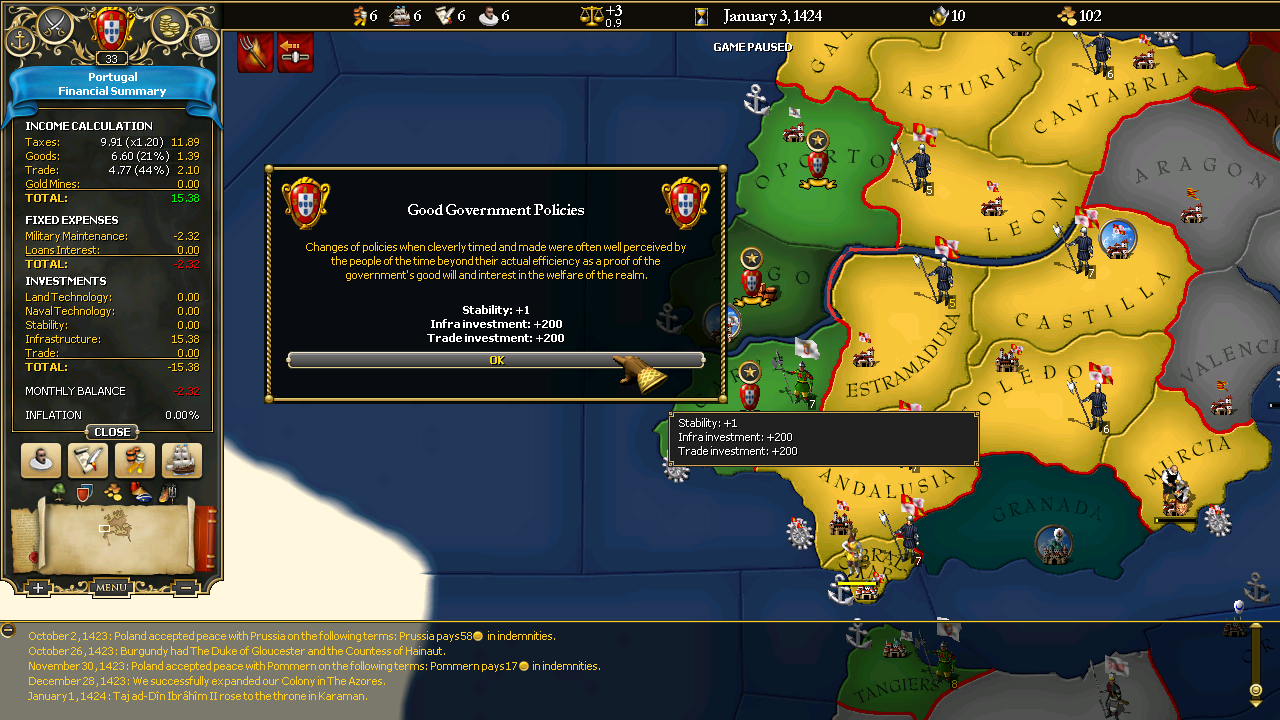Open the red ledger book beside minimap
This screenshot has height=720, width=1280.
205,536
